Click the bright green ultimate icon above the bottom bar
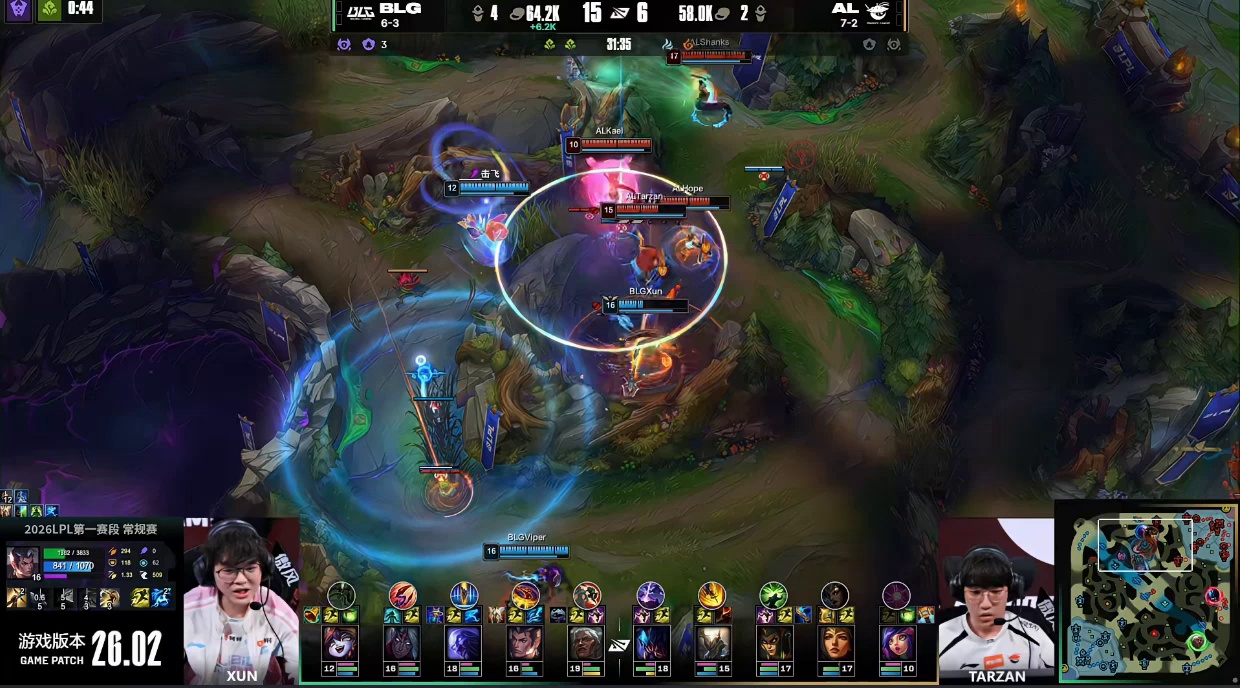Screen dimensions: 1240x688 tap(773, 595)
